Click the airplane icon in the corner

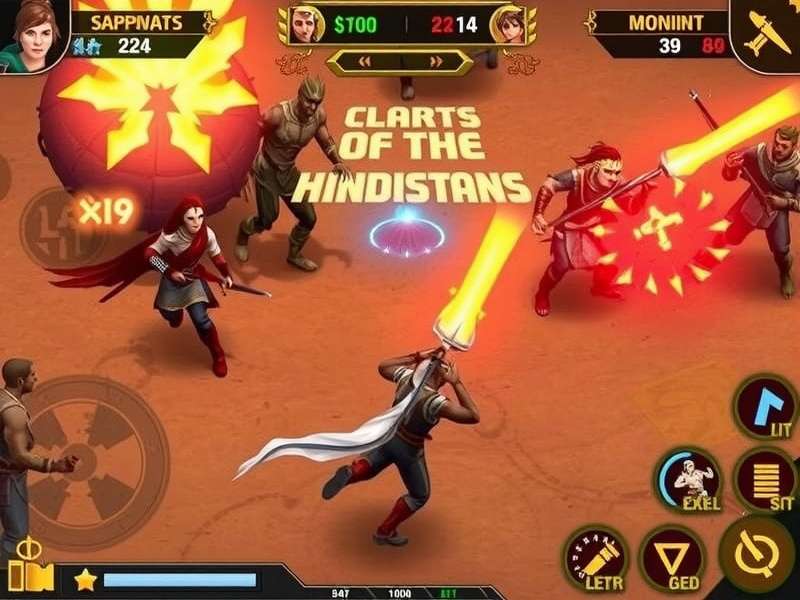[x=766, y=30]
